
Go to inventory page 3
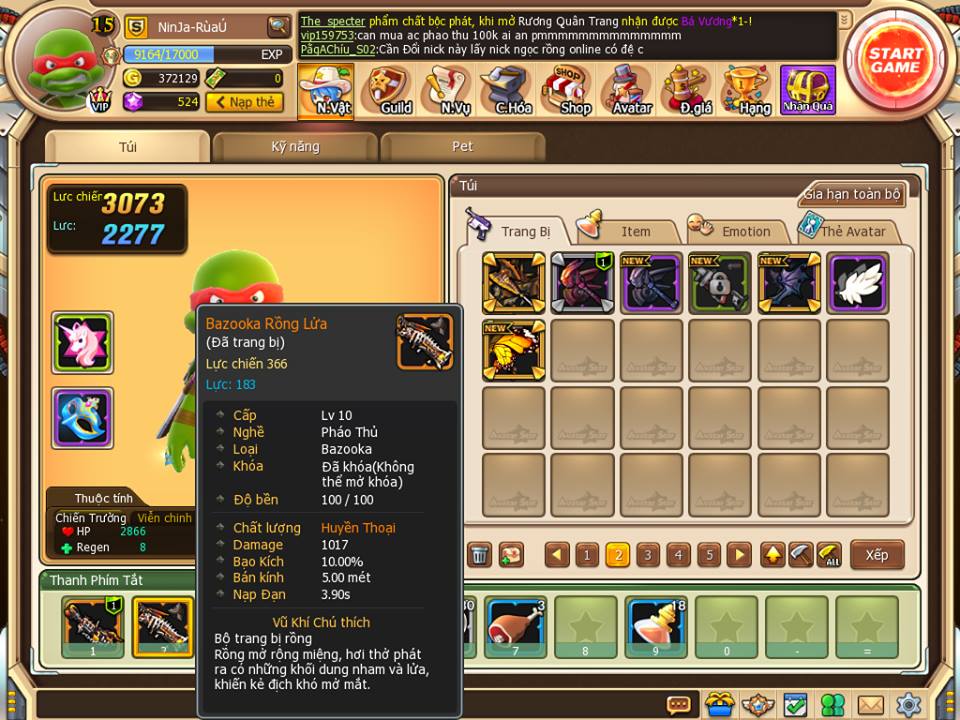tap(648, 555)
